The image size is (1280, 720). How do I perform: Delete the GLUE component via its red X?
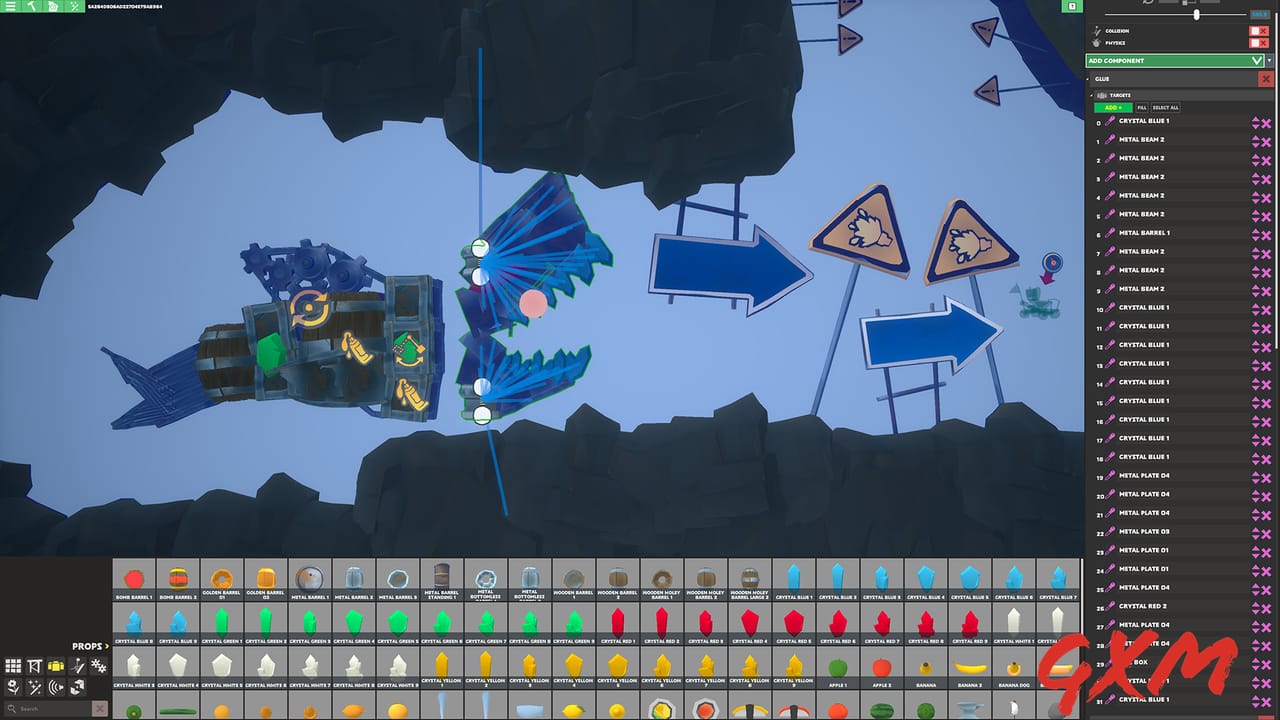(x=1266, y=80)
